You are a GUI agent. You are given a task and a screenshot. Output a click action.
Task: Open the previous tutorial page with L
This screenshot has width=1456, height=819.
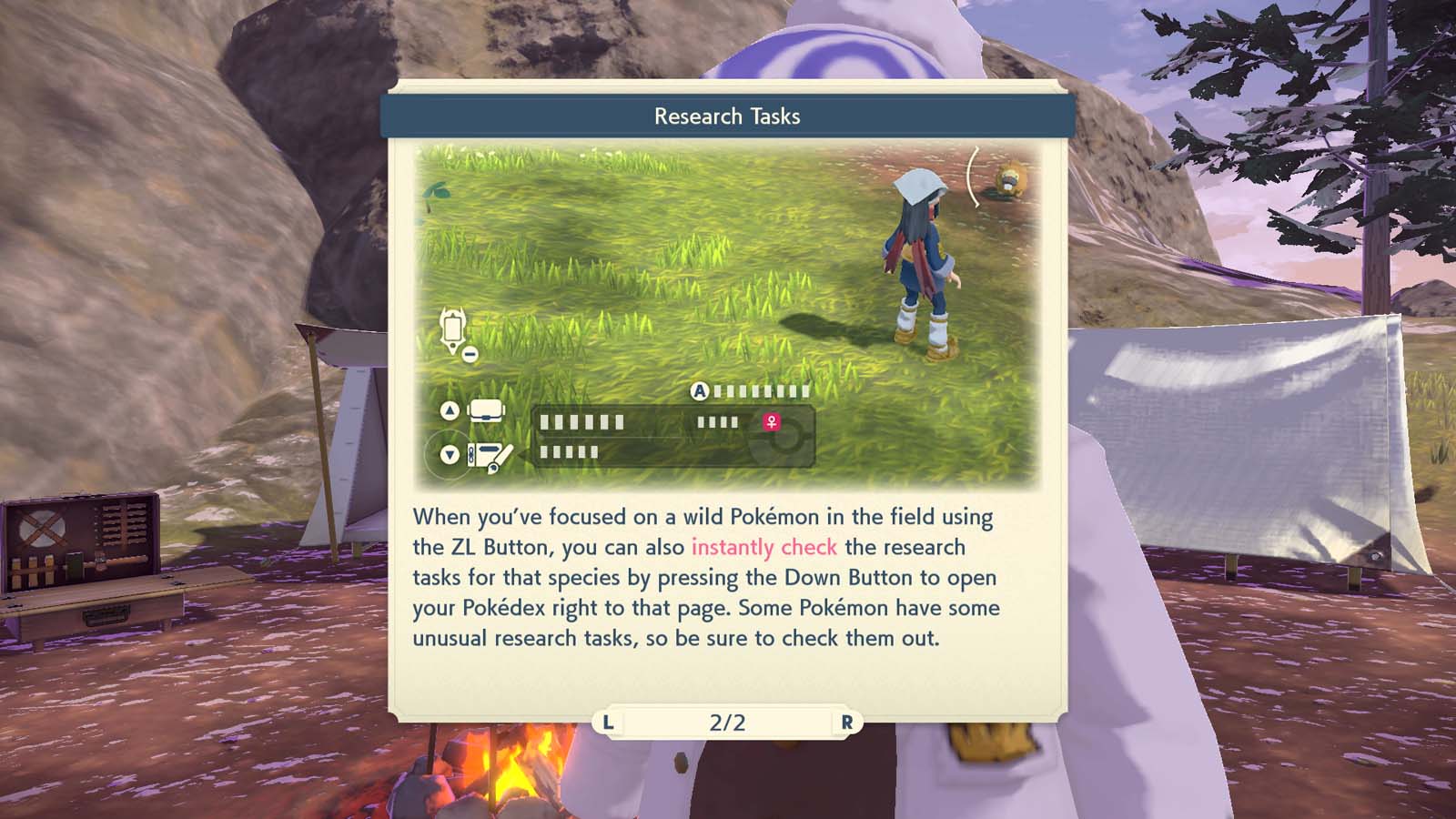(610, 722)
